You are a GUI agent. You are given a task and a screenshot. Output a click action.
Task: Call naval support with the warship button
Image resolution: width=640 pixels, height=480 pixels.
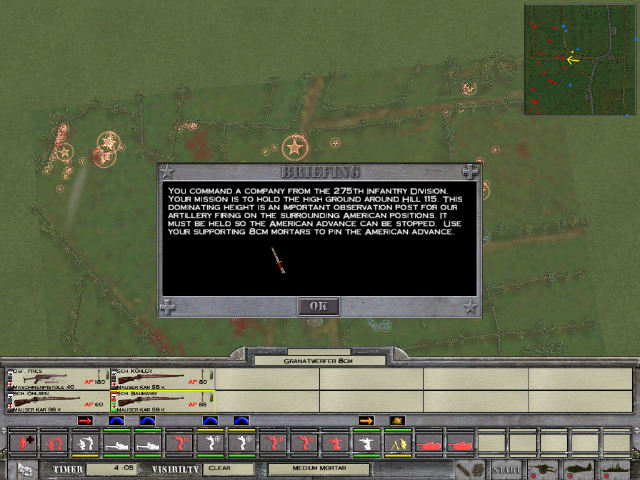click(615, 468)
